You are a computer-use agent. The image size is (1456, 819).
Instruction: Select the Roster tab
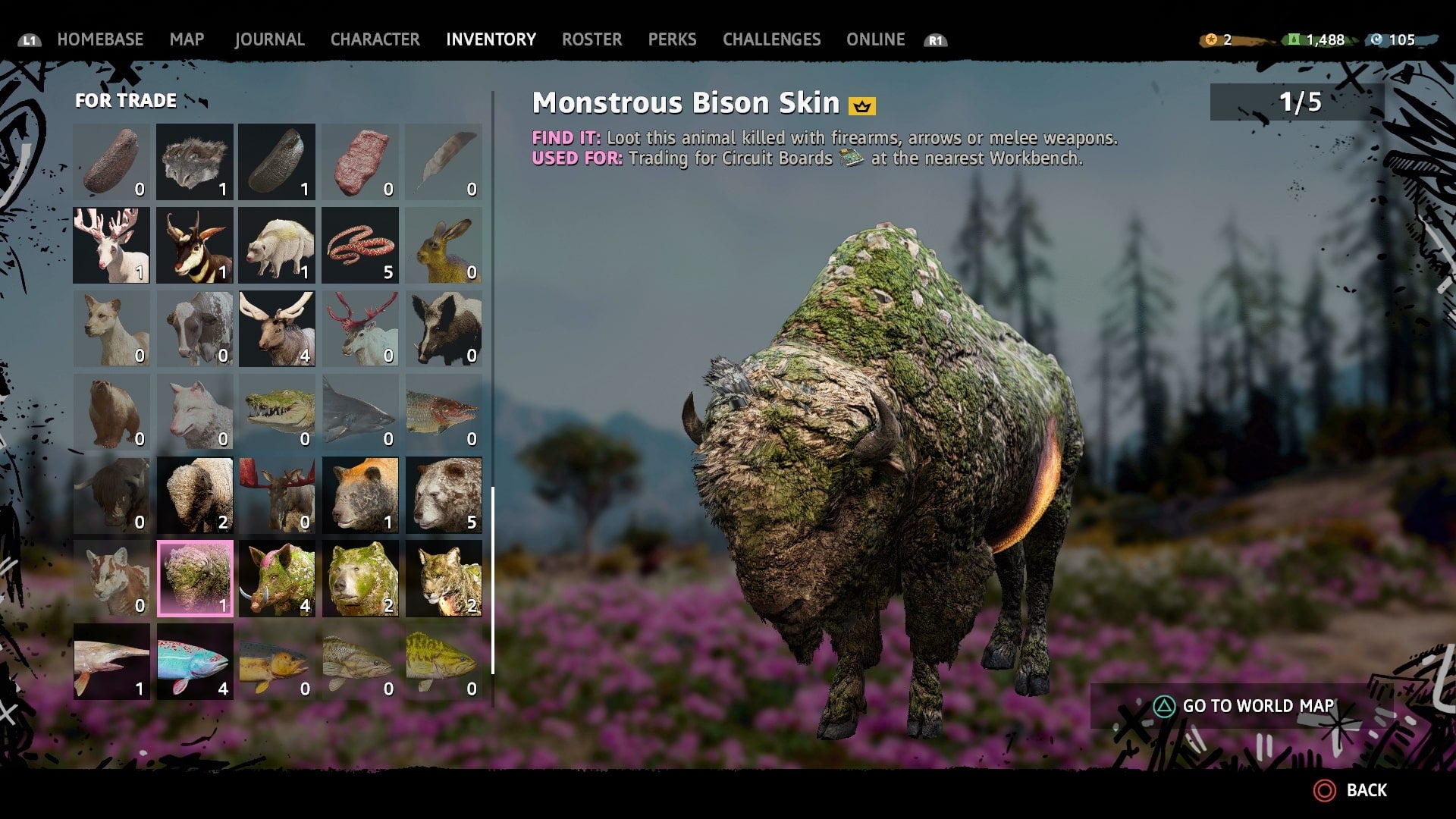click(x=591, y=39)
